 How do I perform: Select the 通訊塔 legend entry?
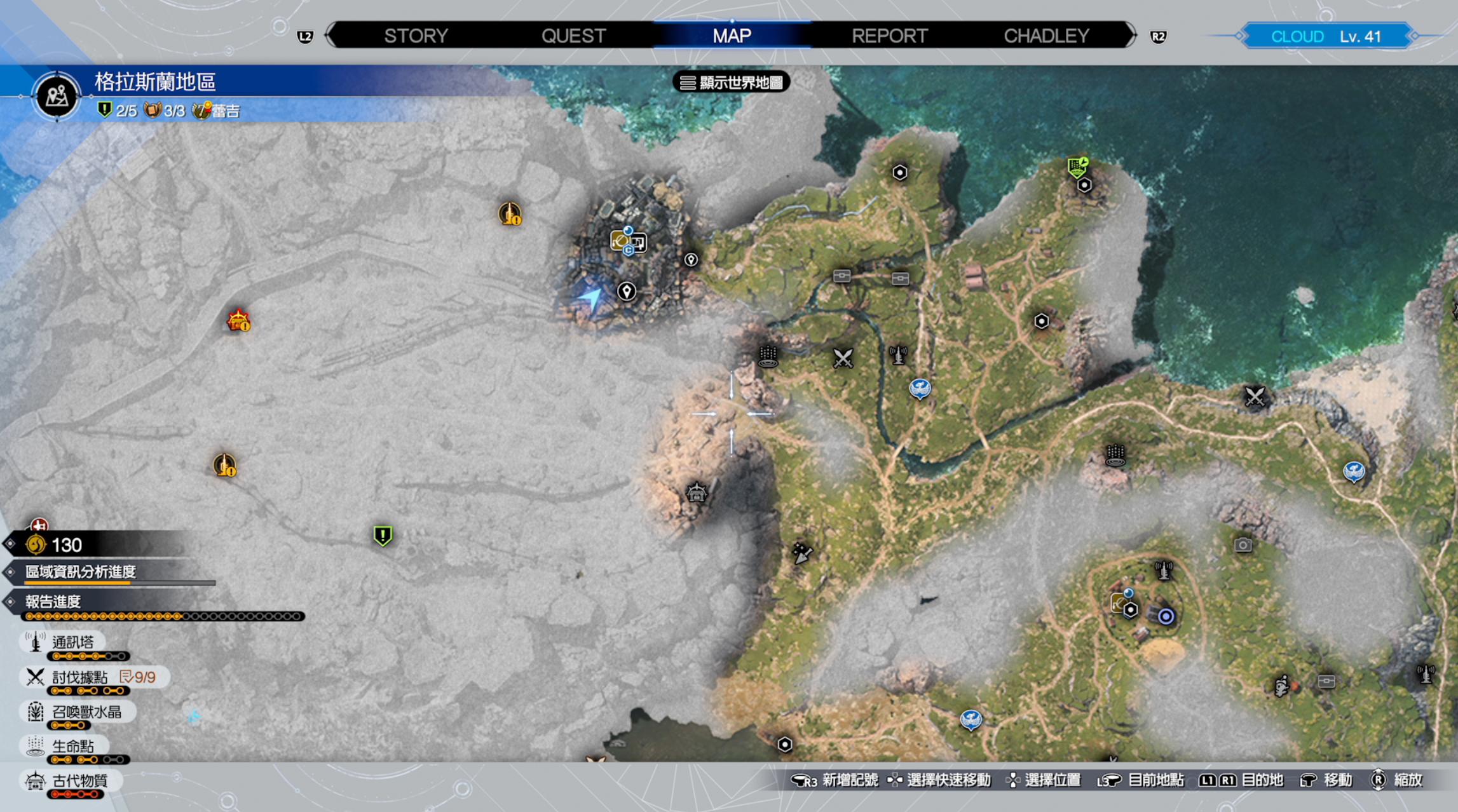[x=72, y=642]
